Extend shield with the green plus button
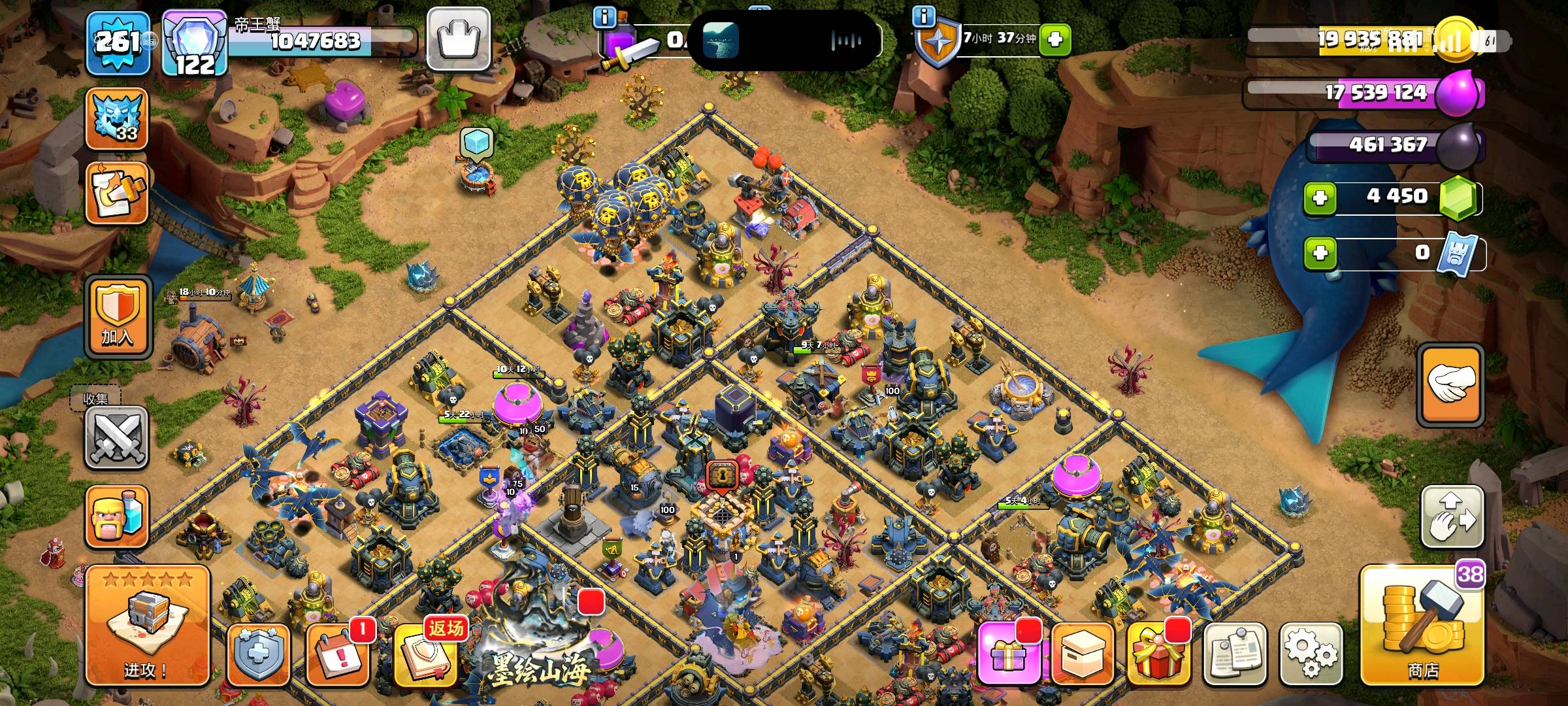The image size is (1568, 706). click(x=1054, y=39)
